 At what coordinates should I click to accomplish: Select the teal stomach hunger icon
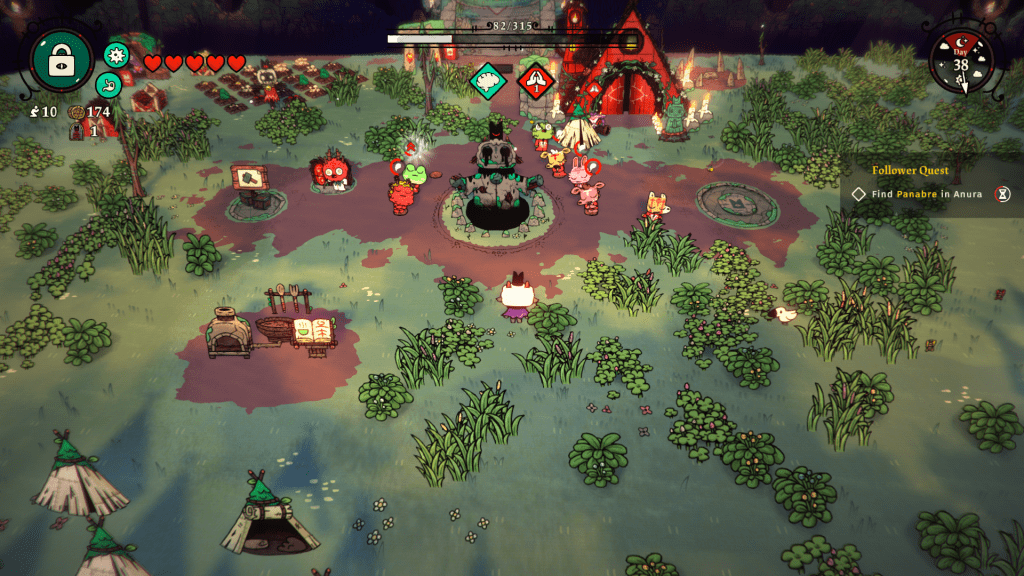click(109, 85)
